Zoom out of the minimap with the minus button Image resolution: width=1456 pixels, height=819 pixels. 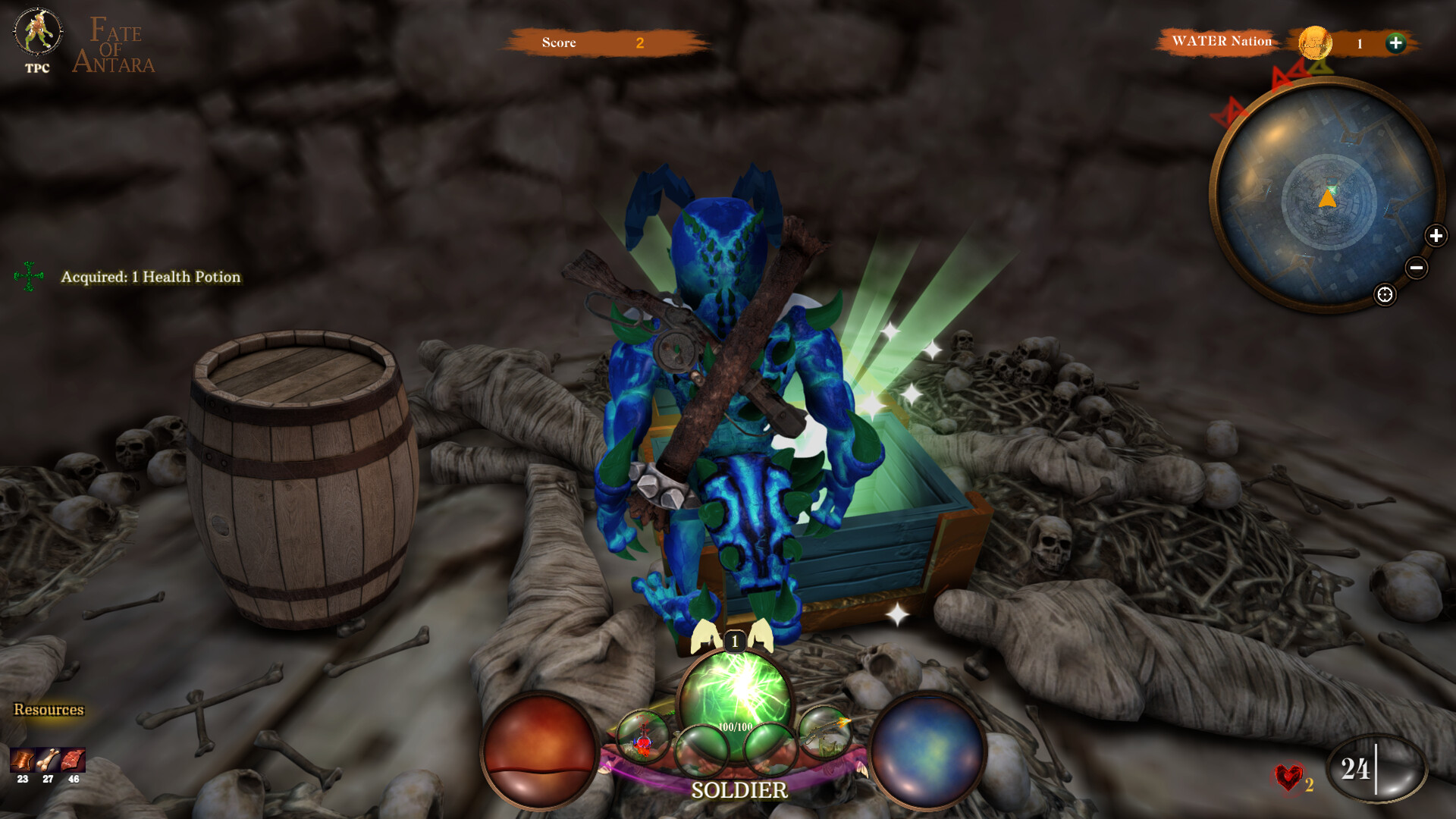(1417, 268)
